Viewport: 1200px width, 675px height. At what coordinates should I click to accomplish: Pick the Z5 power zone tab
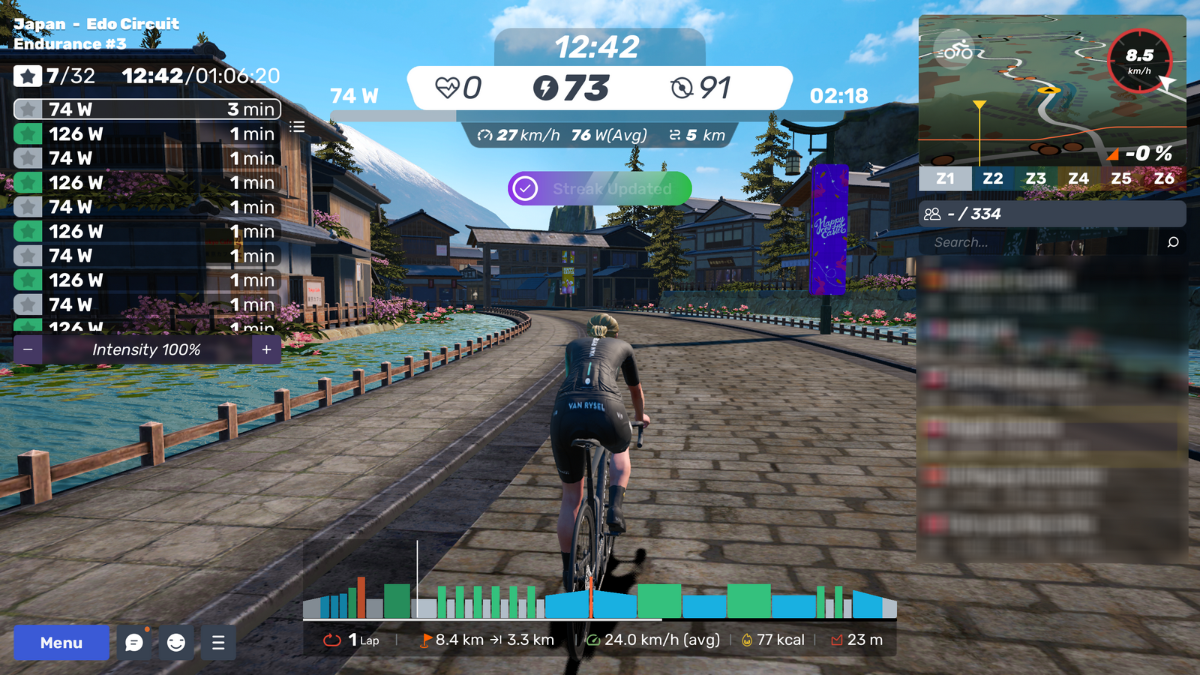pos(1121,179)
